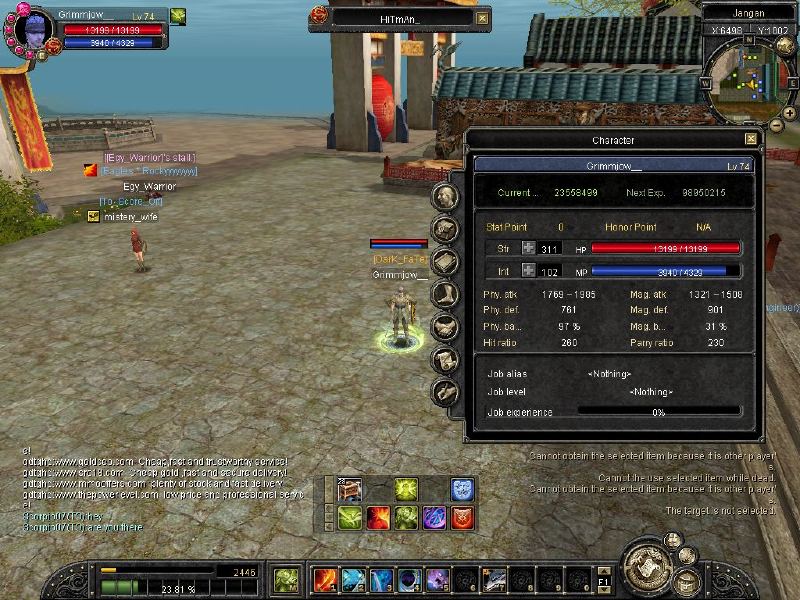
Task: Switch the hotbar page labeled F1
Action: pyautogui.click(x=603, y=580)
